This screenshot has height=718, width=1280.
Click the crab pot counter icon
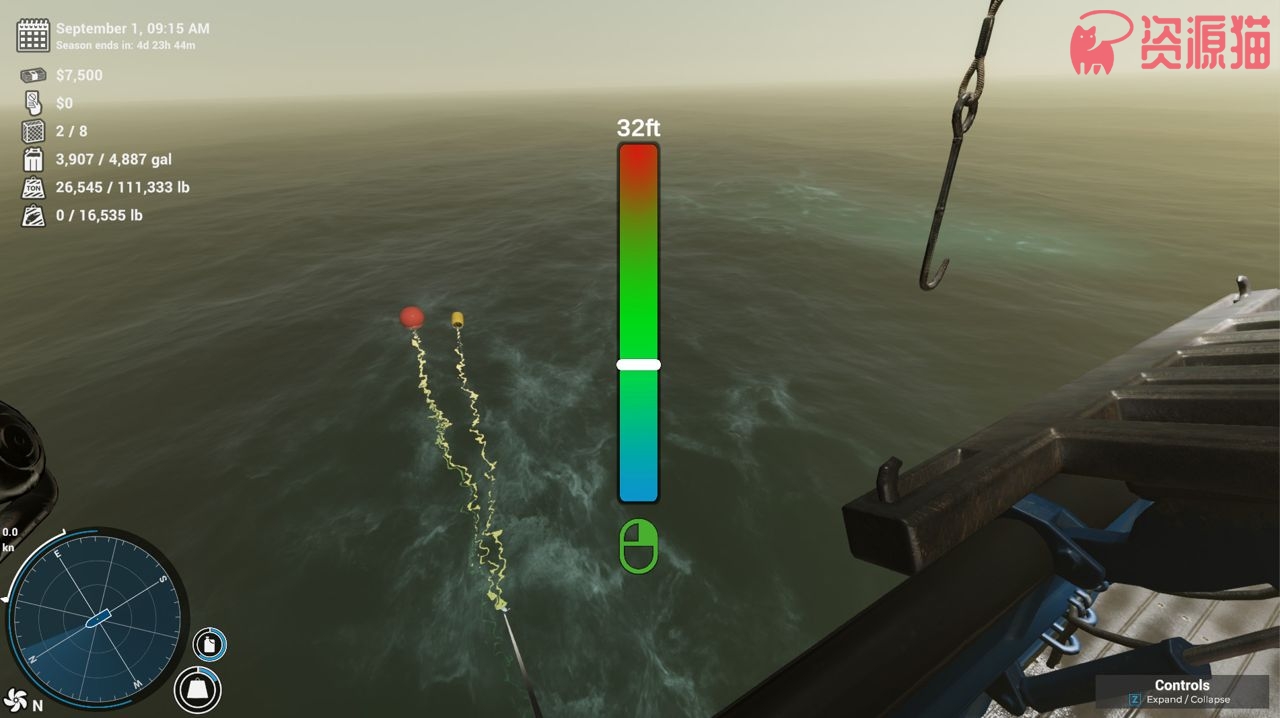click(33, 131)
